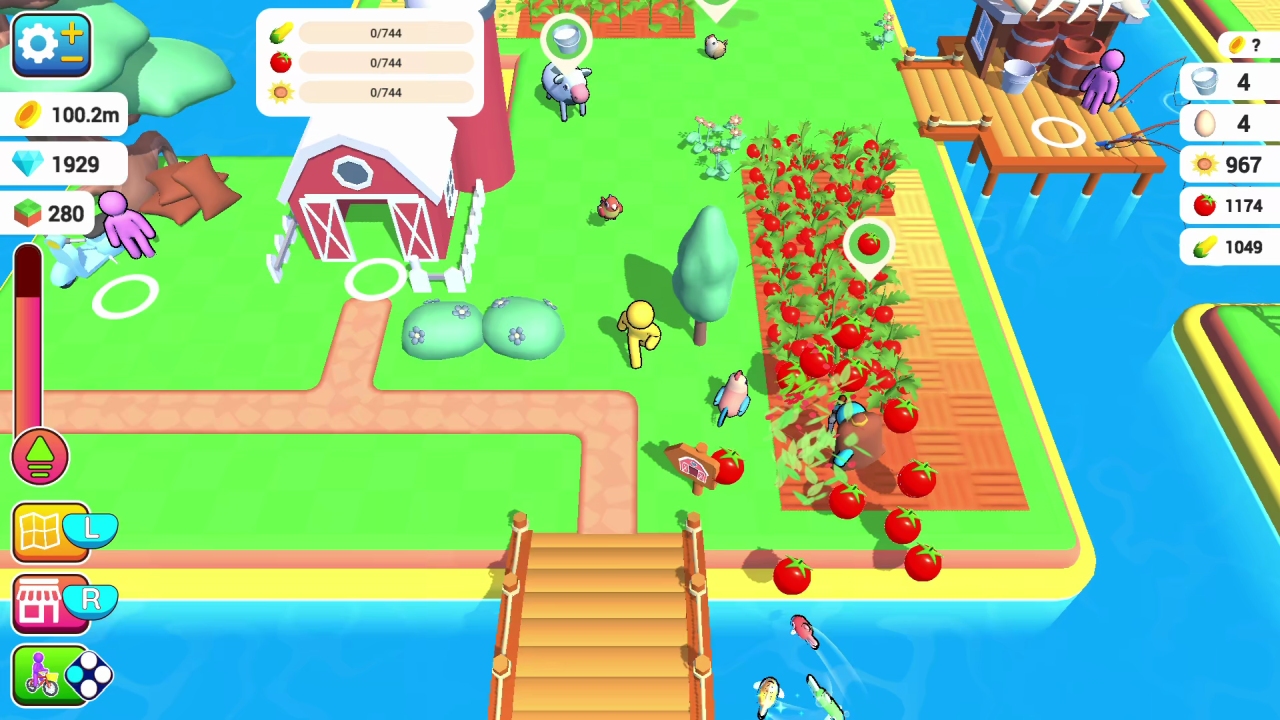This screenshot has width=1280, height=720.
Task: Click the corn 0/744 progress bar
Action: coord(385,33)
